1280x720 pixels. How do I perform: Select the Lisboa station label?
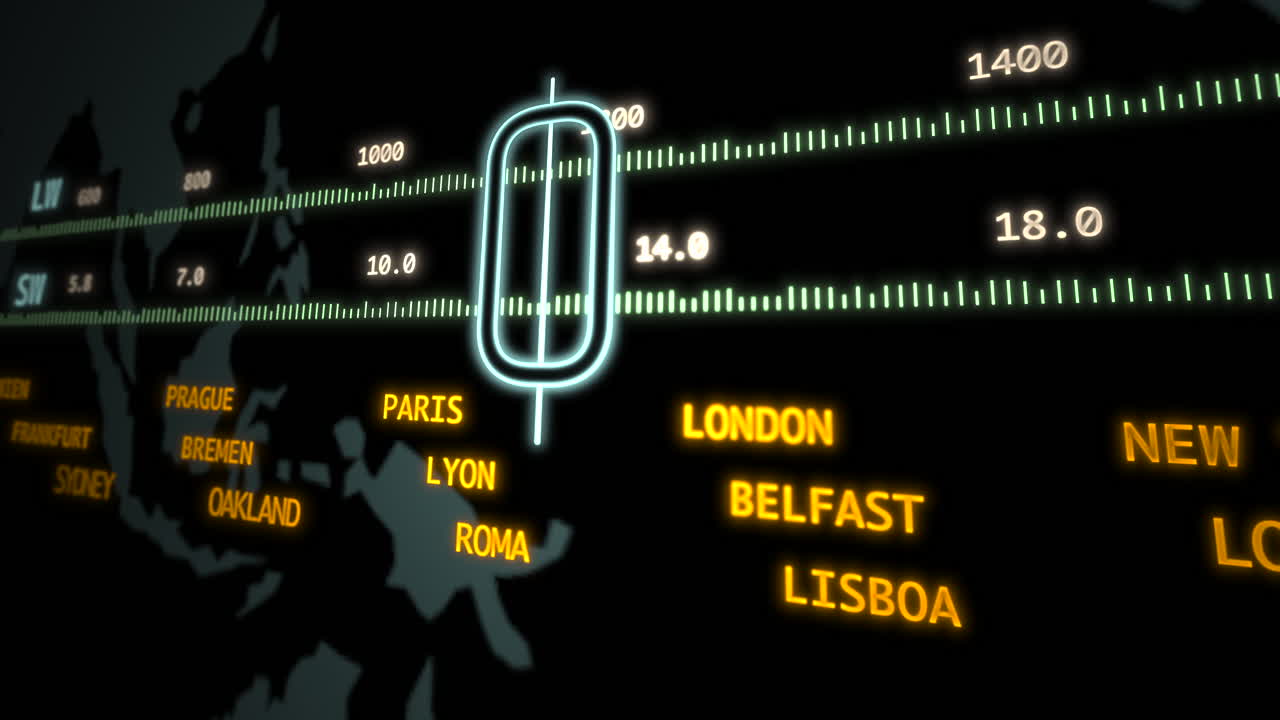tap(870, 596)
